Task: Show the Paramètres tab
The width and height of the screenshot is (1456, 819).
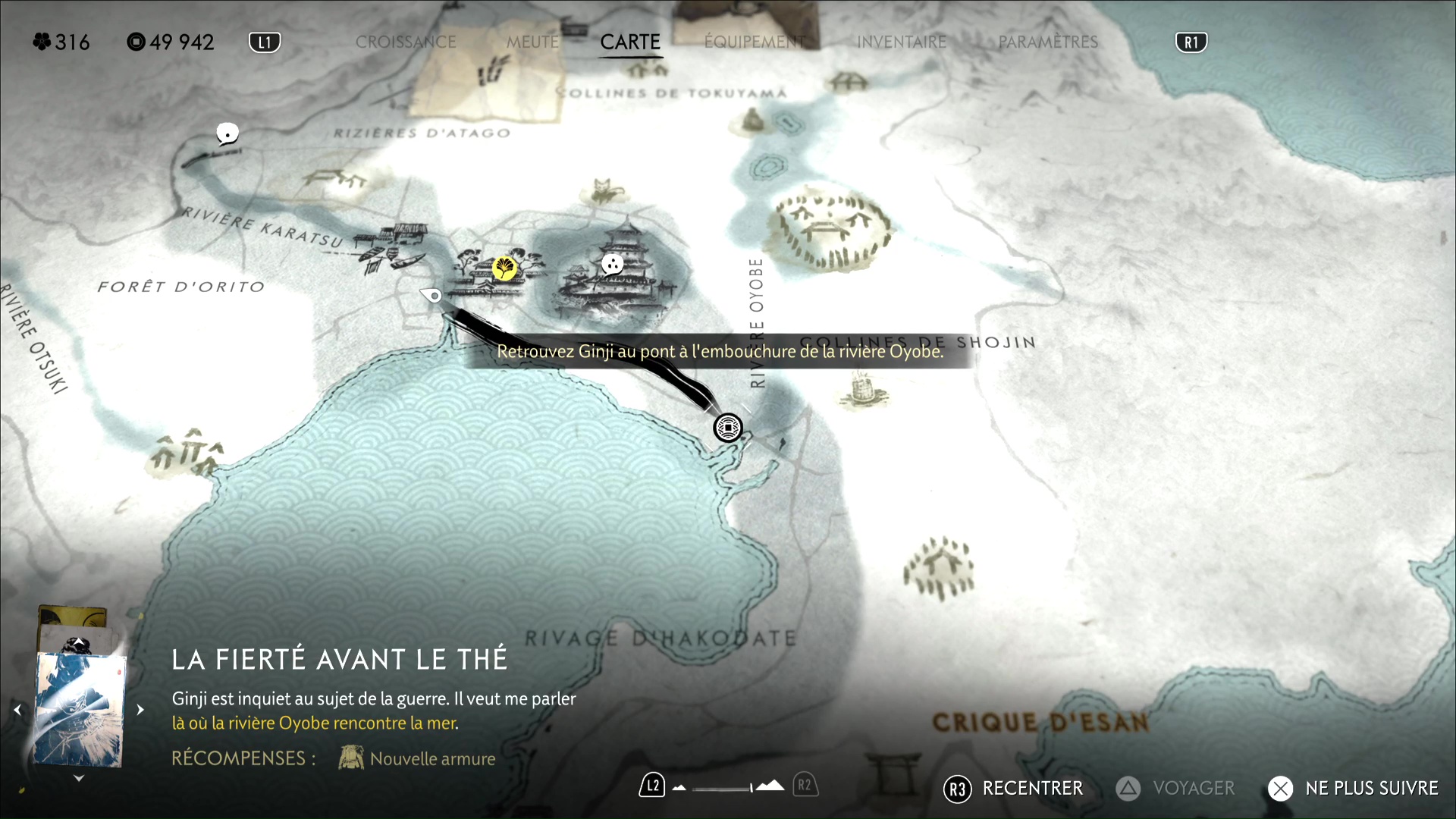Action: pos(1048,42)
